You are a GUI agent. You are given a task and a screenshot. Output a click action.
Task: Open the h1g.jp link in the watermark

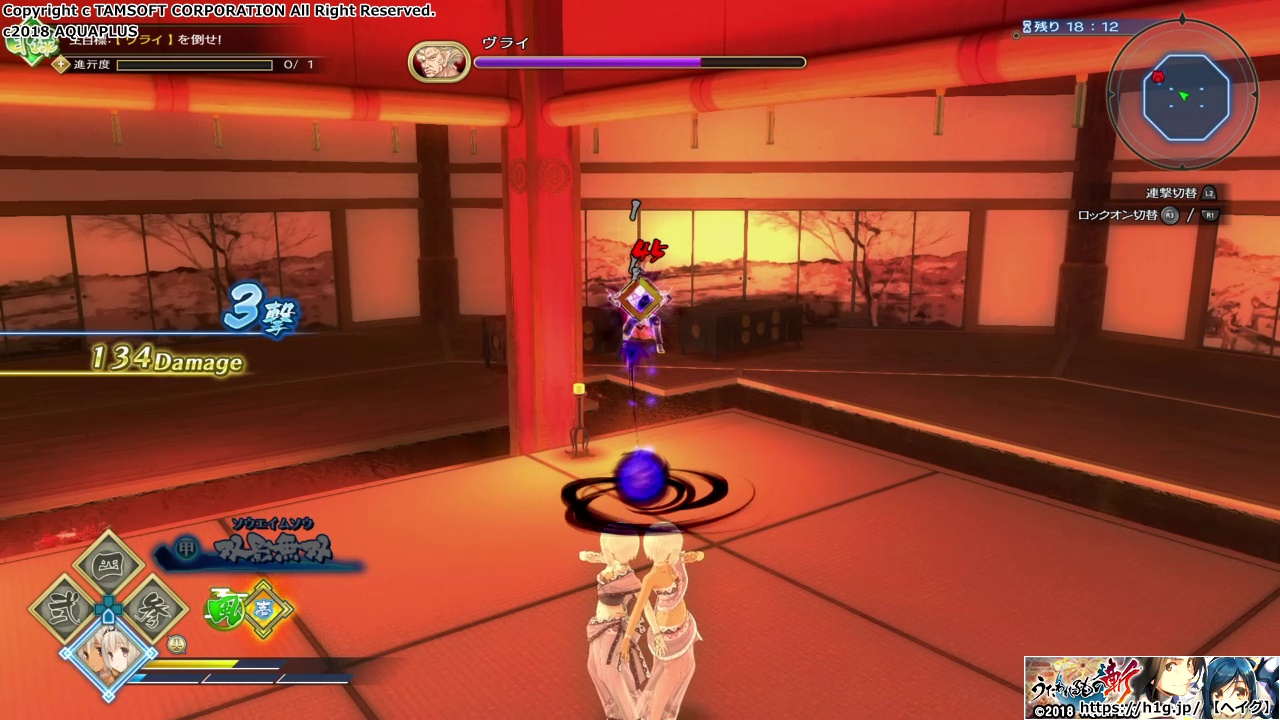pos(1141,709)
